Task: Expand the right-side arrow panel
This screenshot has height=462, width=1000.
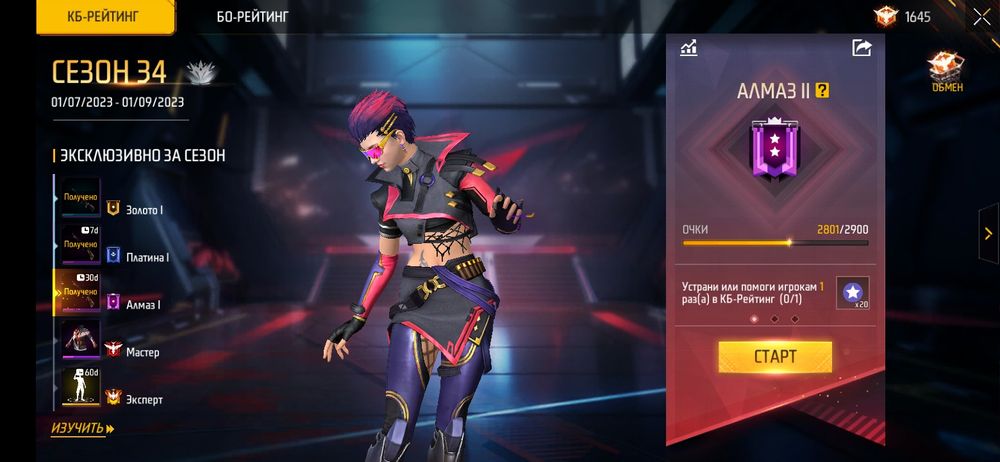Action: [x=987, y=230]
